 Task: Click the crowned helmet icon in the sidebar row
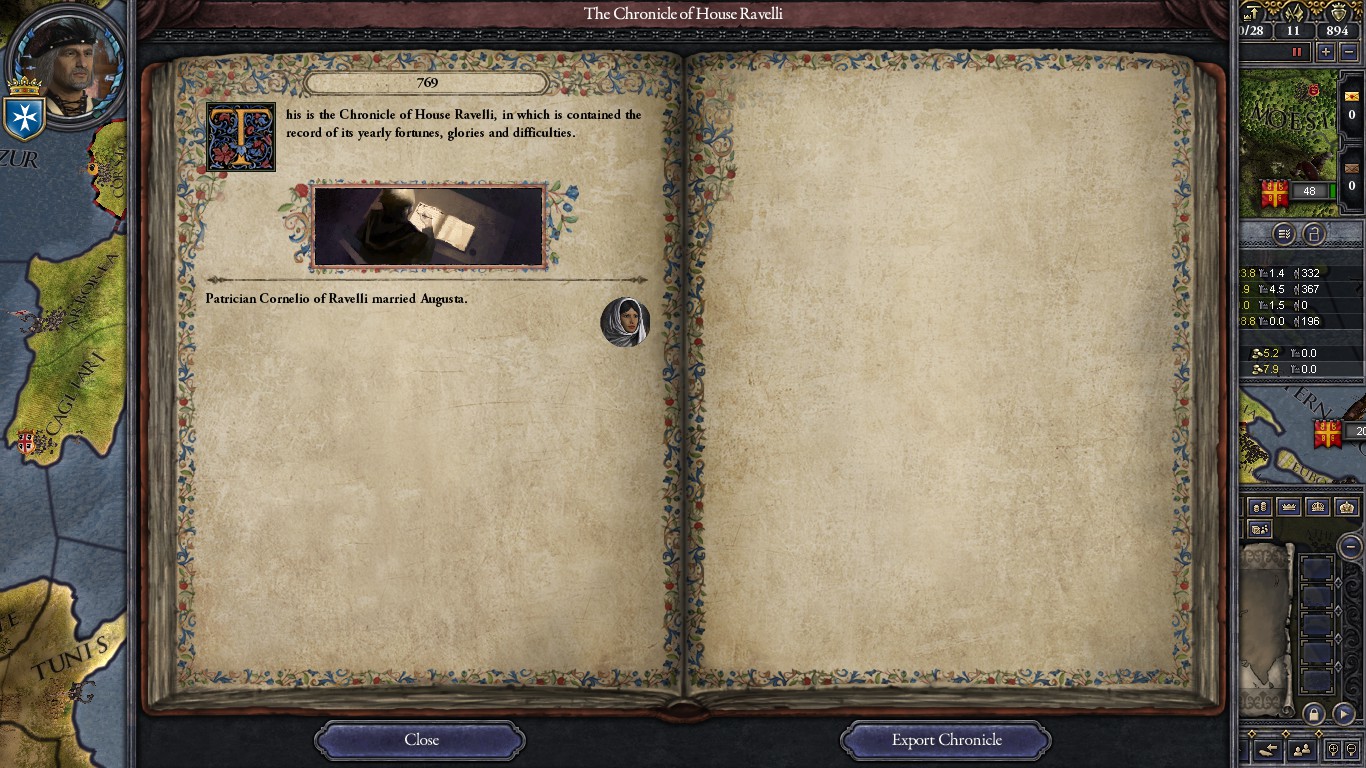1318,507
